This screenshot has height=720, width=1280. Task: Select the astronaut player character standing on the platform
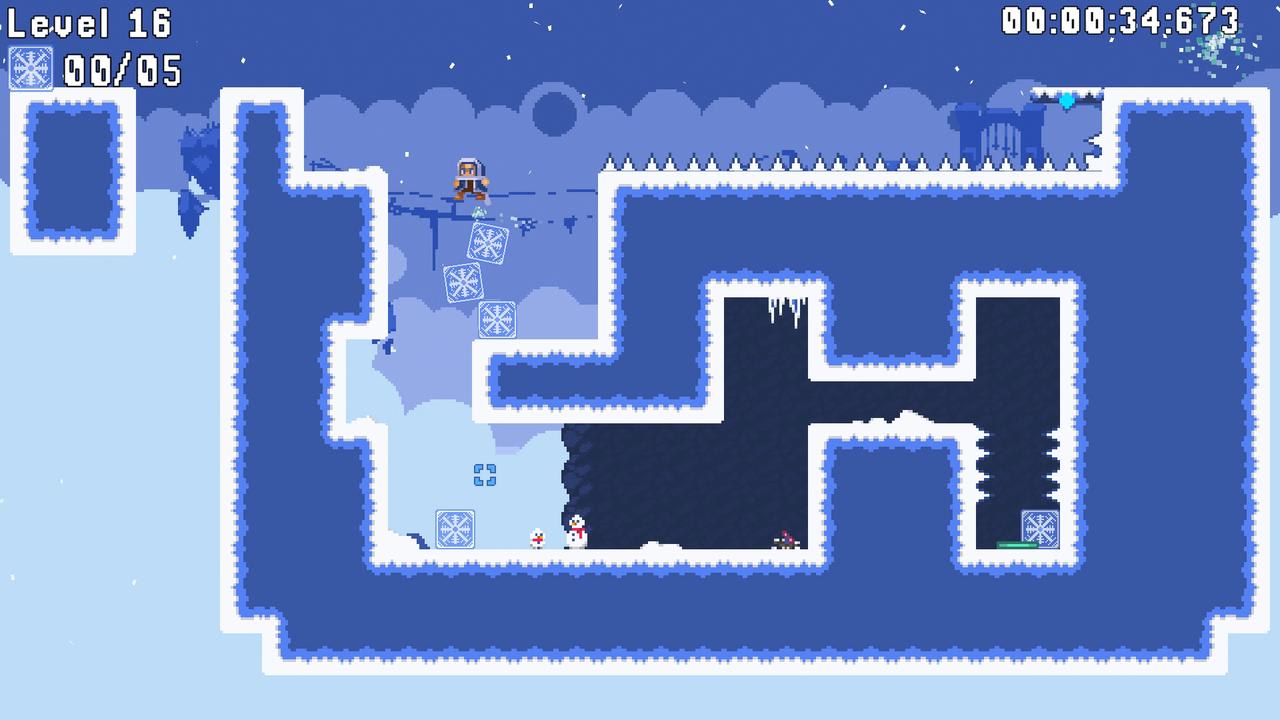coord(467,180)
